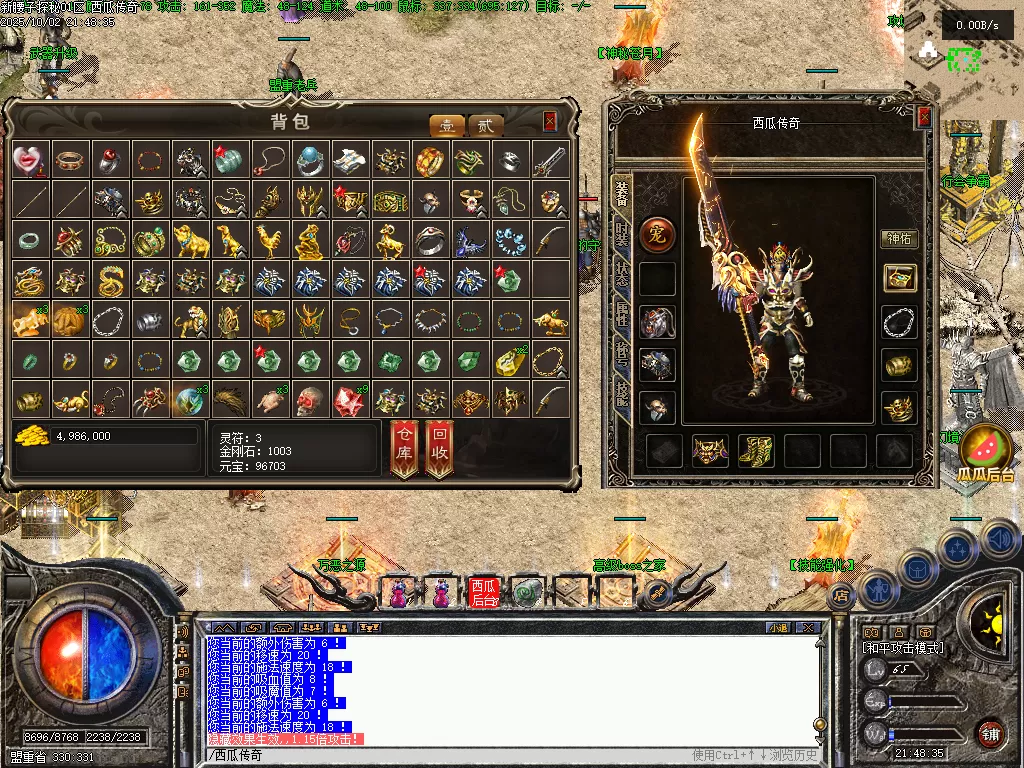
Task: Close the 背包 backpack window
Action: coord(549,122)
